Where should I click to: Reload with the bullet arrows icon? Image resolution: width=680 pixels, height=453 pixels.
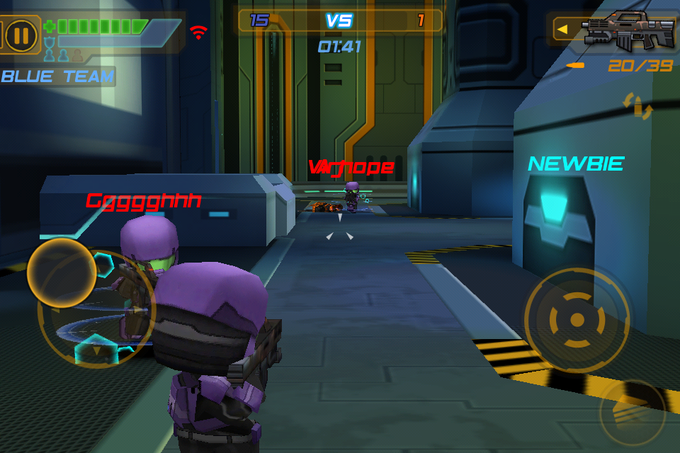pyautogui.click(x=637, y=104)
